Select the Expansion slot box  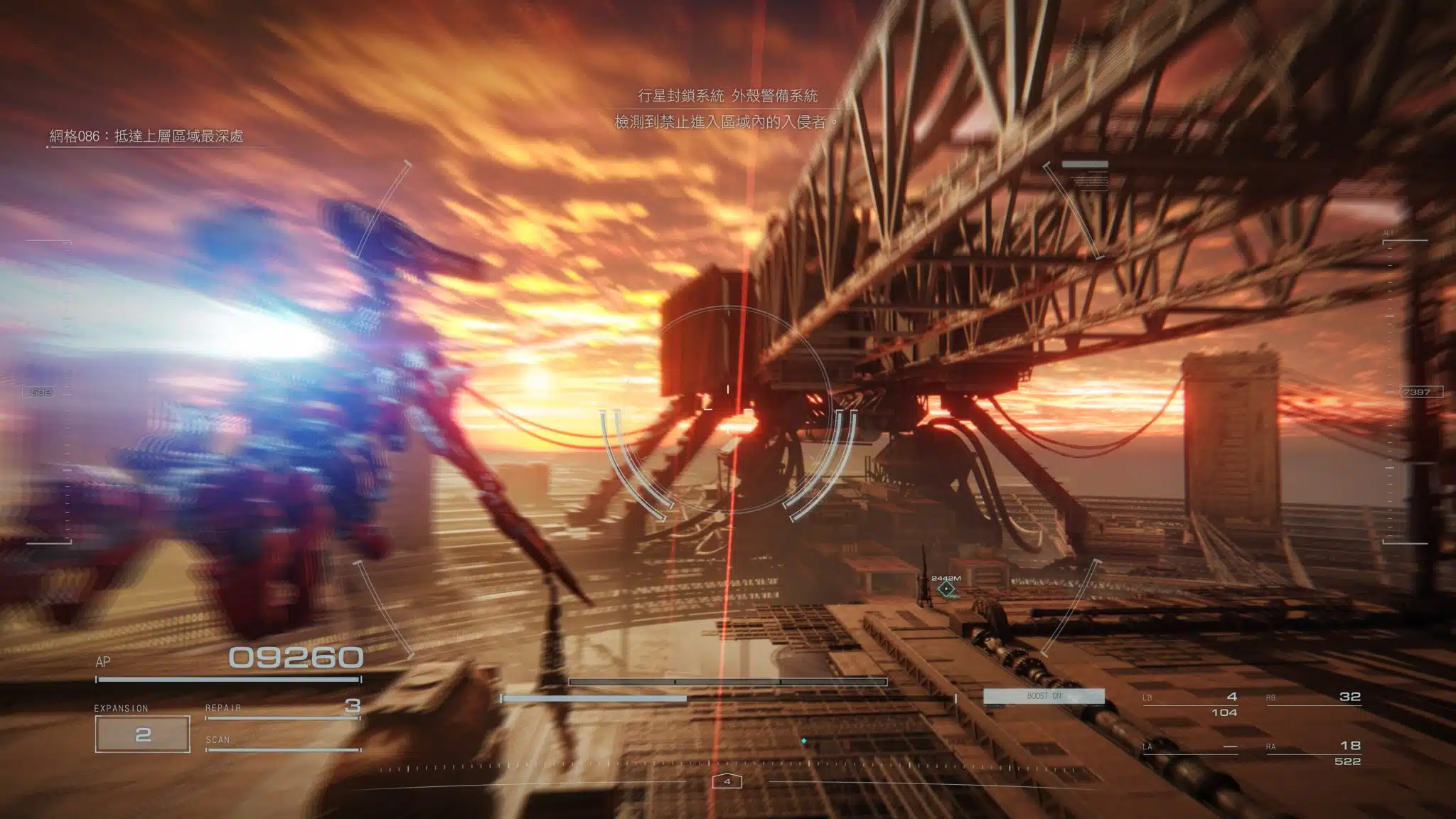[x=142, y=734]
